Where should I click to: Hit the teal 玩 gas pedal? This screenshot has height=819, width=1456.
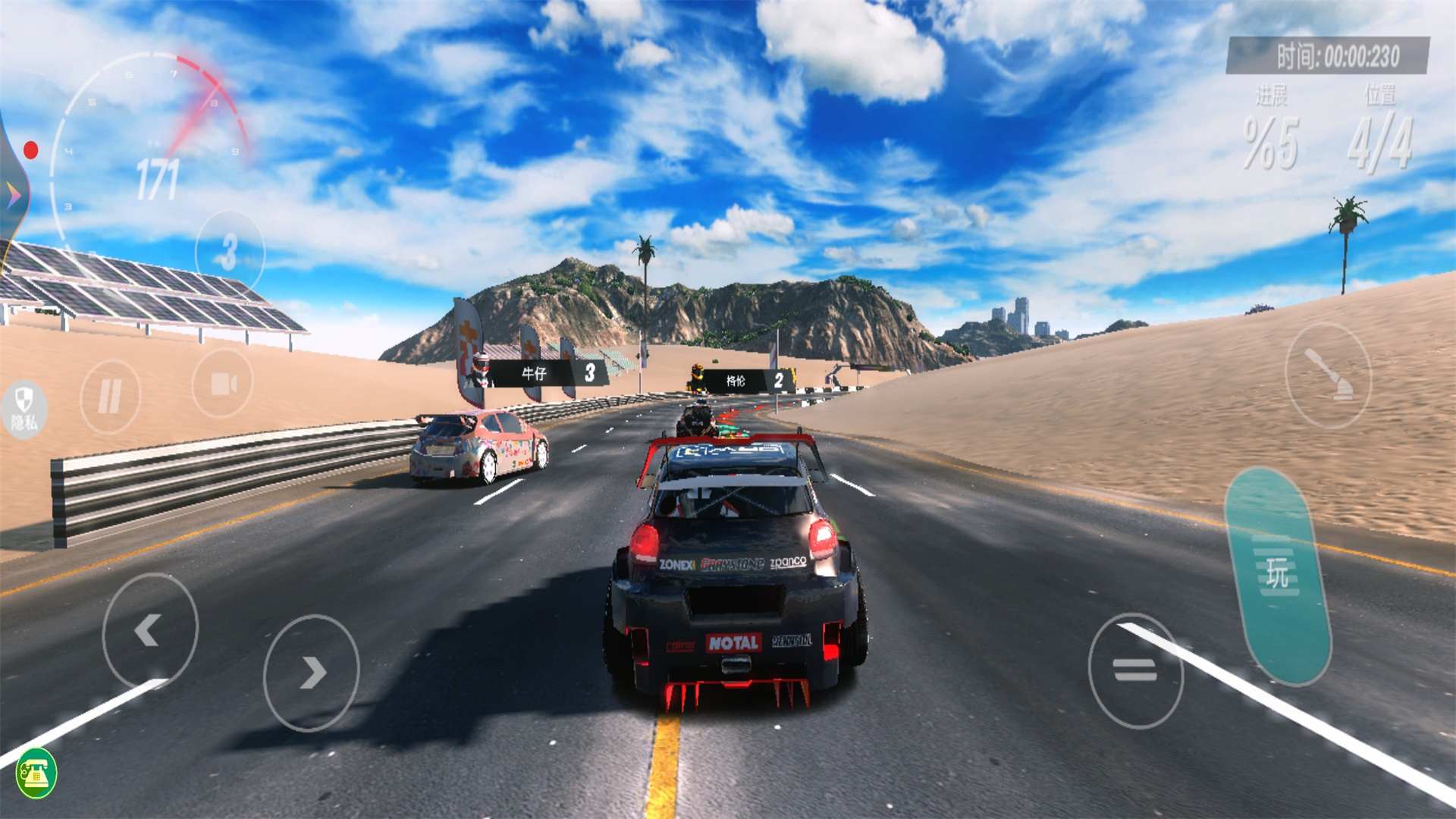1279,576
